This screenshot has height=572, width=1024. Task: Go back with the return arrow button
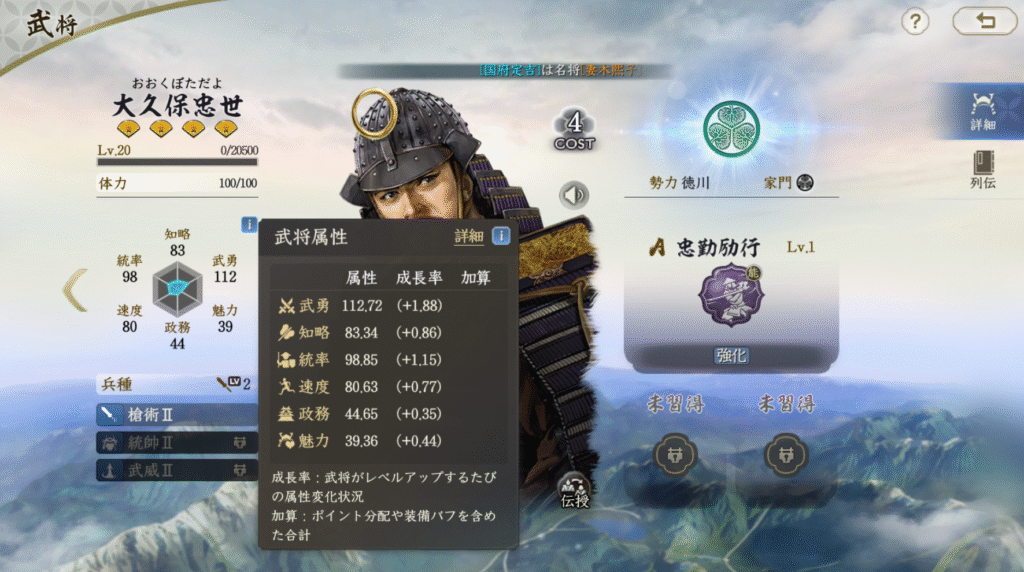click(x=984, y=20)
